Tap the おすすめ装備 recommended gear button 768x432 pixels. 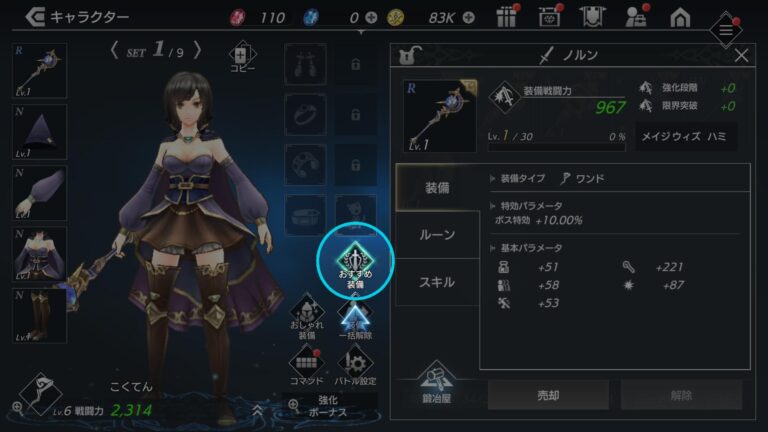point(356,260)
